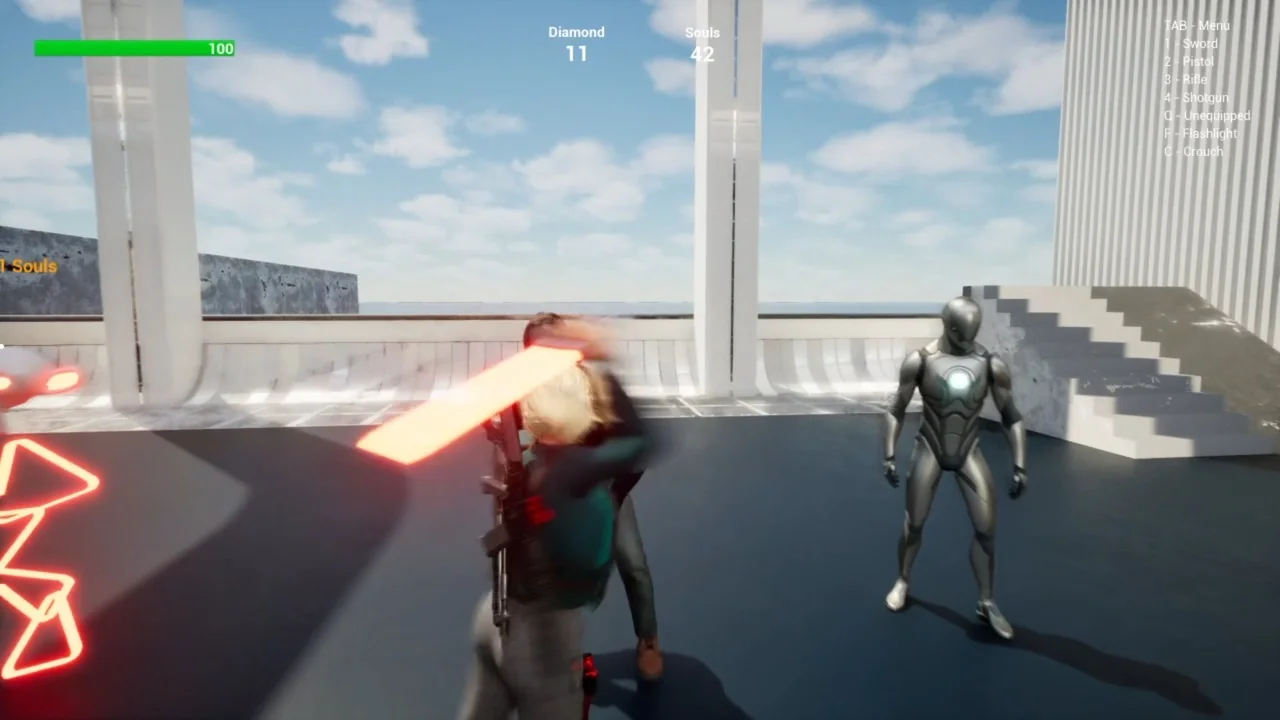Select the Pistol weapon entry
Image resolution: width=1280 pixels, height=720 pixels.
pyautogui.click(x=1191, y=61)
